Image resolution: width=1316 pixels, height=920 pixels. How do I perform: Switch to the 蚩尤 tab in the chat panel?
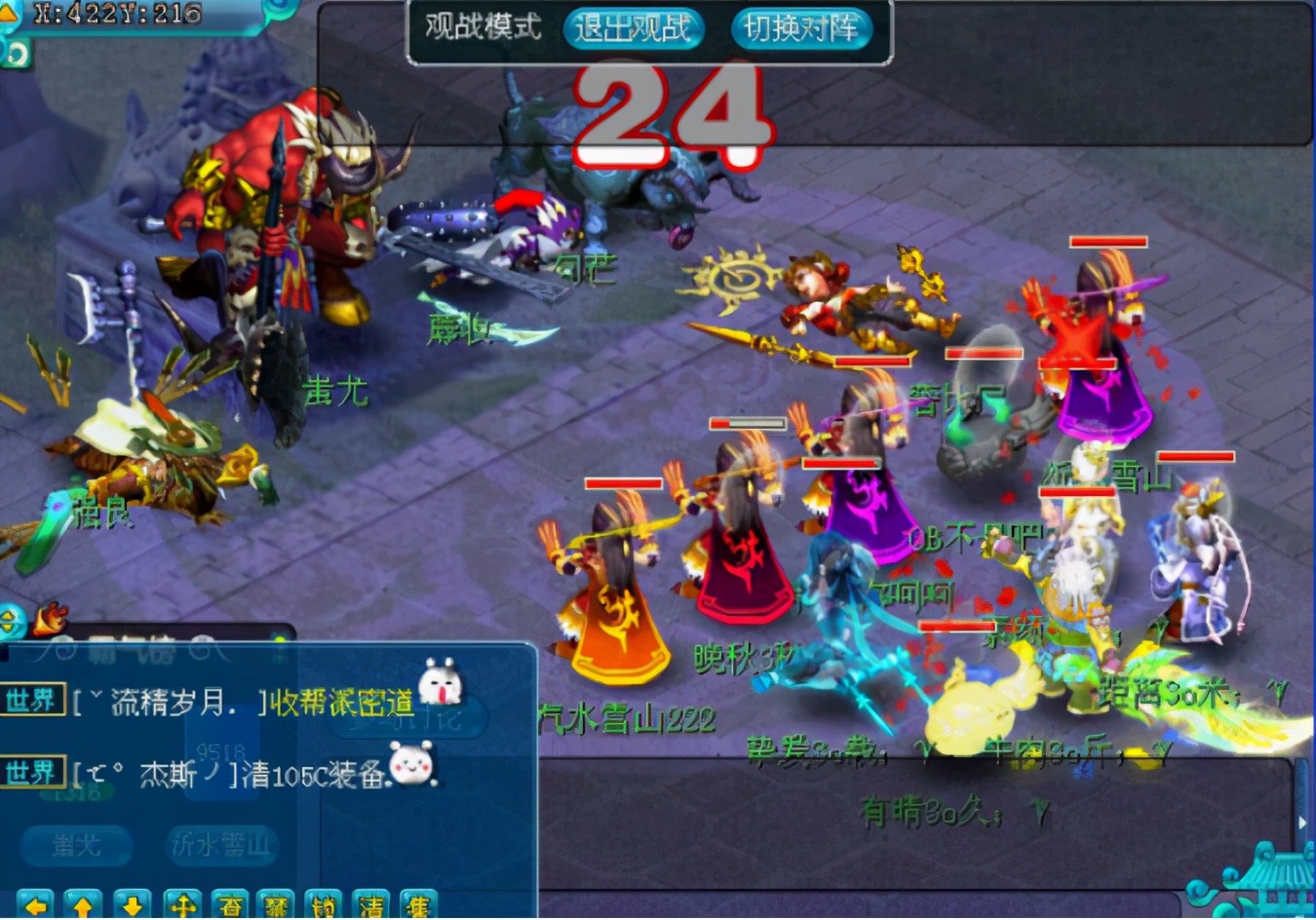click(x=77, y=845)
